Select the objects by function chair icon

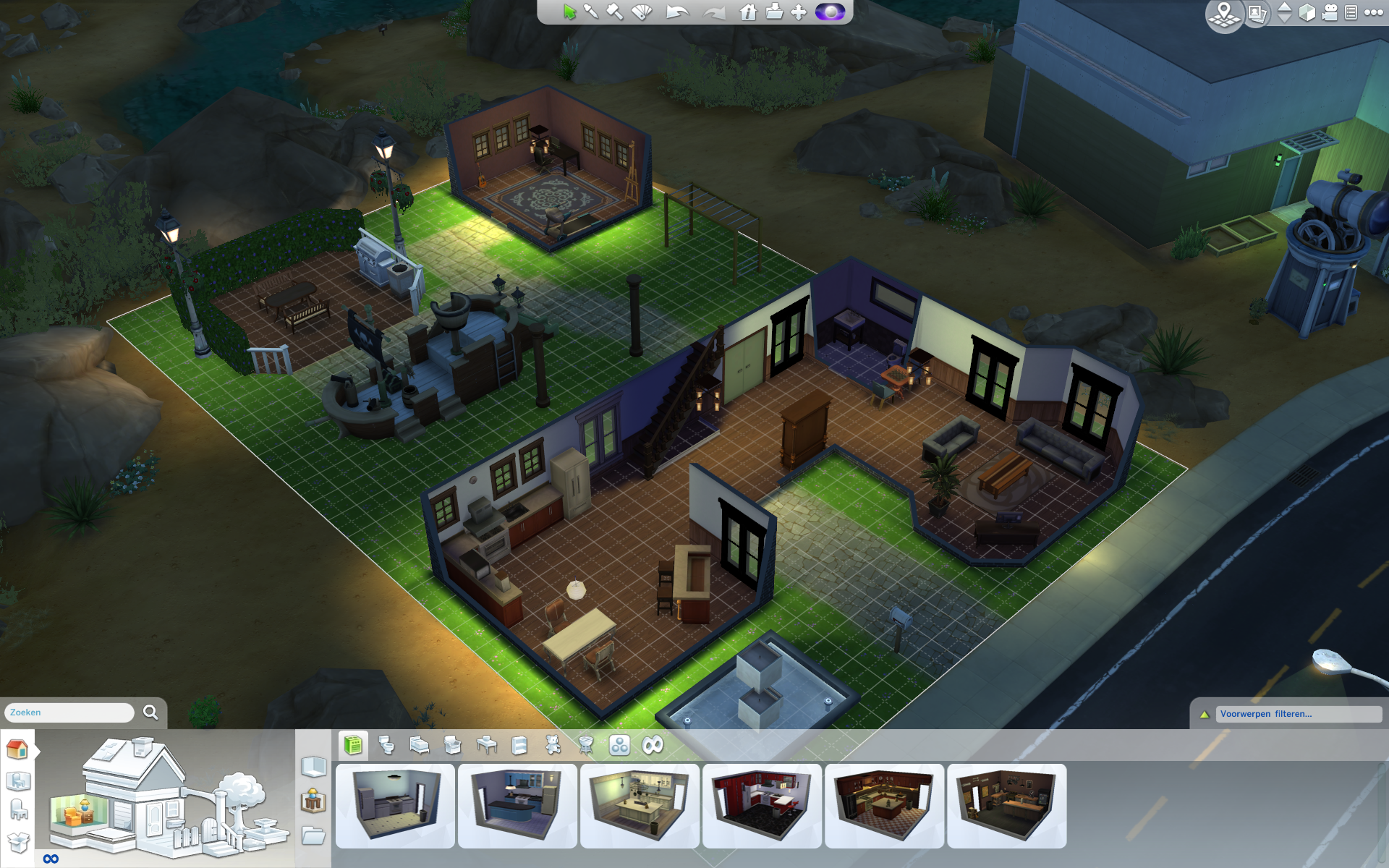pyautogui.click(x=19, y=811)
